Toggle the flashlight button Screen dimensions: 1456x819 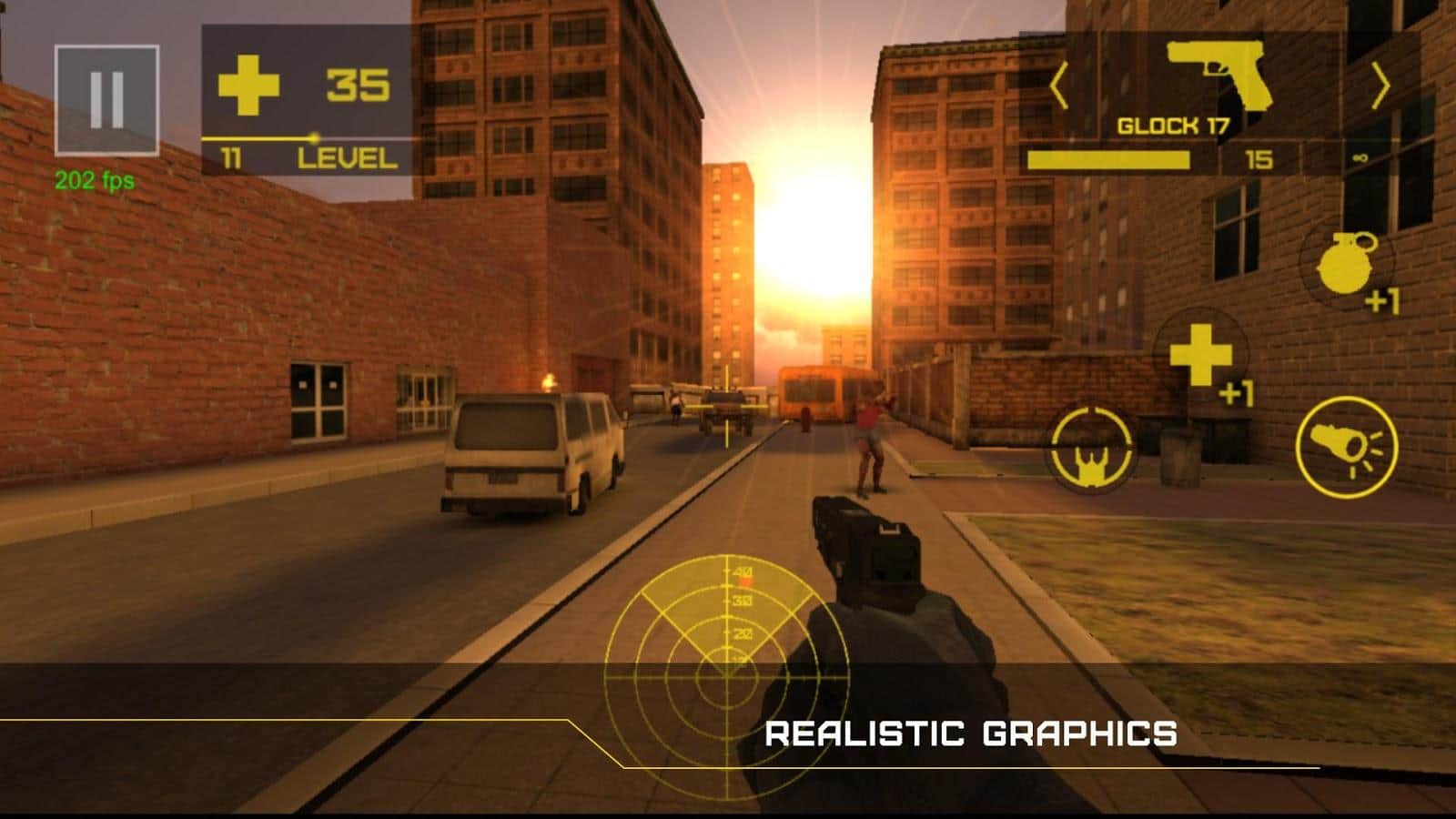click(x=1346, y=446)
